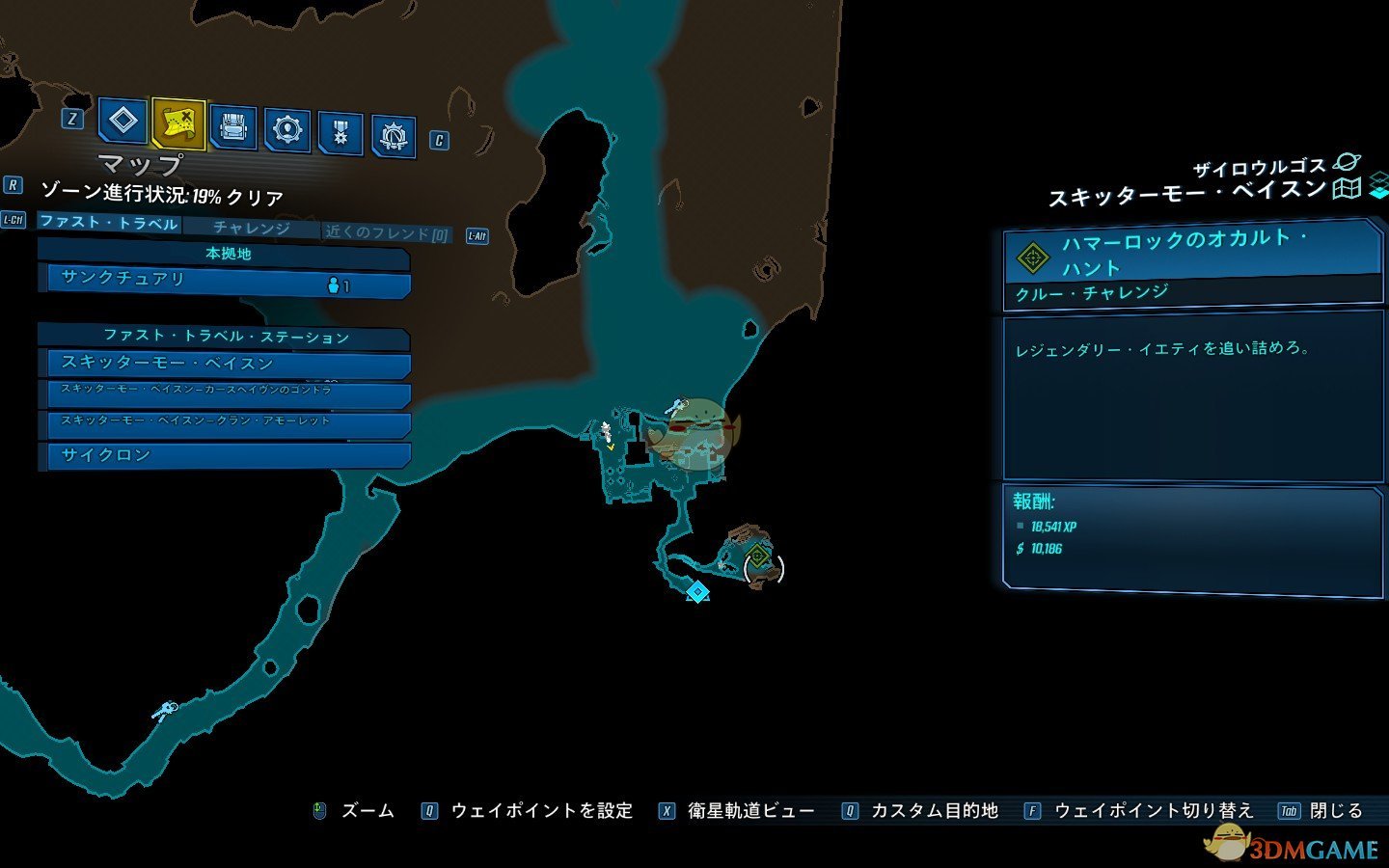
Task: Open the backpack inventory tab
Action: click(x=233, y=127)
